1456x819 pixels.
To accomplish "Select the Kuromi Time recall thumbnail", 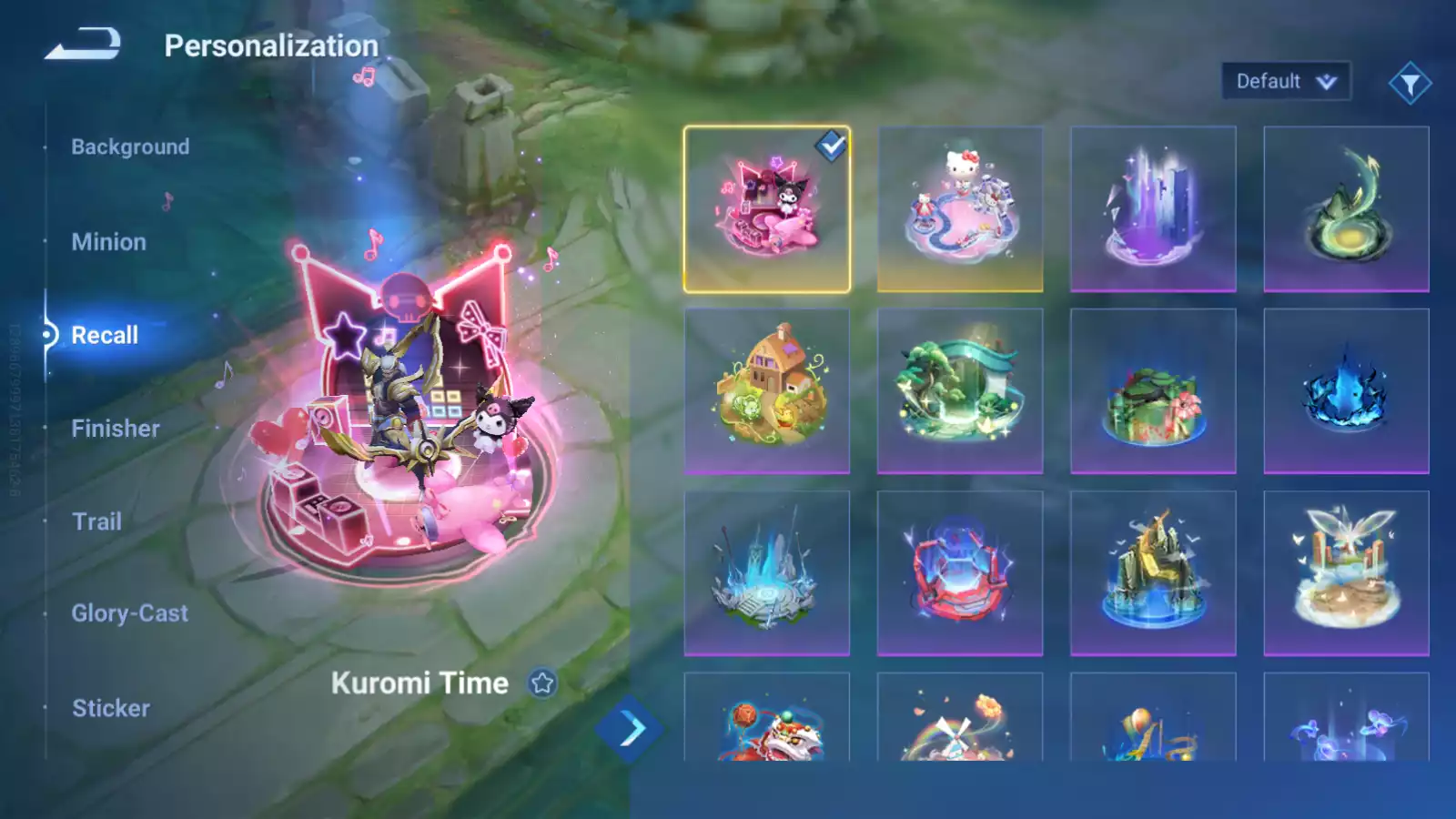I will 766,209.
